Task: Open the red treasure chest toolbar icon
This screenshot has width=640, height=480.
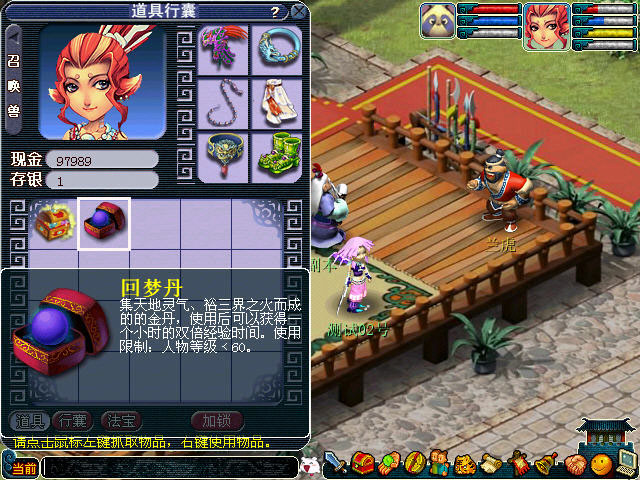Action: tap(362, 464)
